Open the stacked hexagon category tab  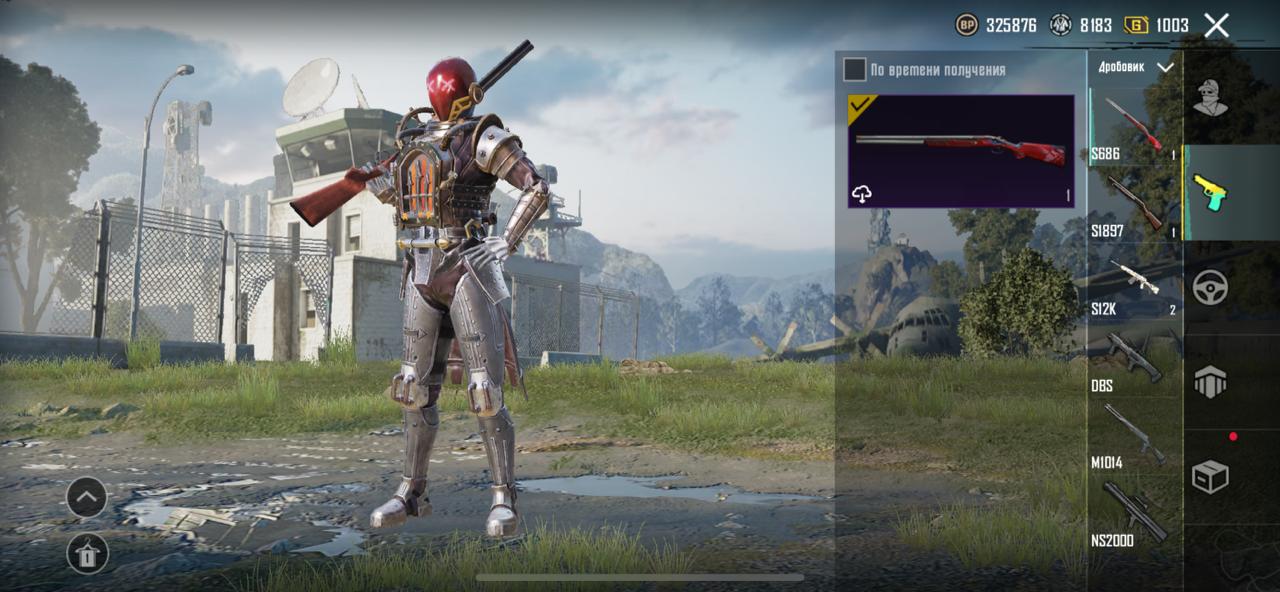point(1210,382)
